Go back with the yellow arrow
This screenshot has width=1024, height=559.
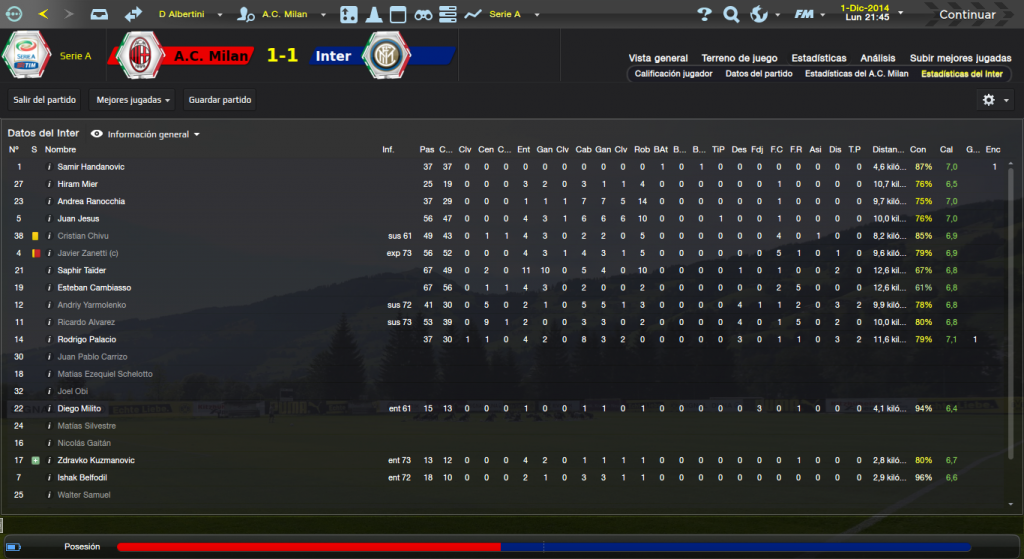[x=43, y=15]
